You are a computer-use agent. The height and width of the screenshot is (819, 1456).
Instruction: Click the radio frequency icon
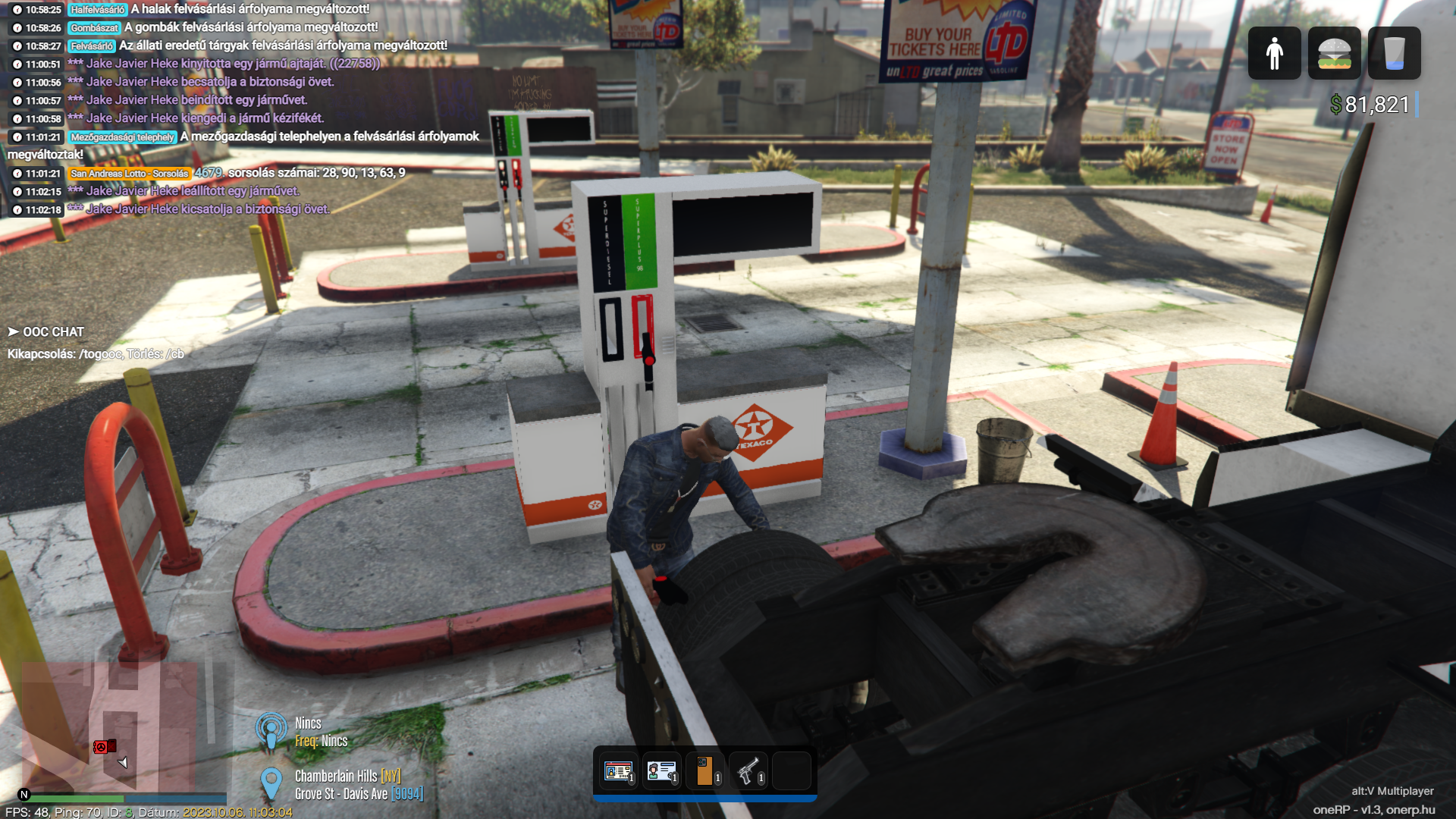pos(271,731)
